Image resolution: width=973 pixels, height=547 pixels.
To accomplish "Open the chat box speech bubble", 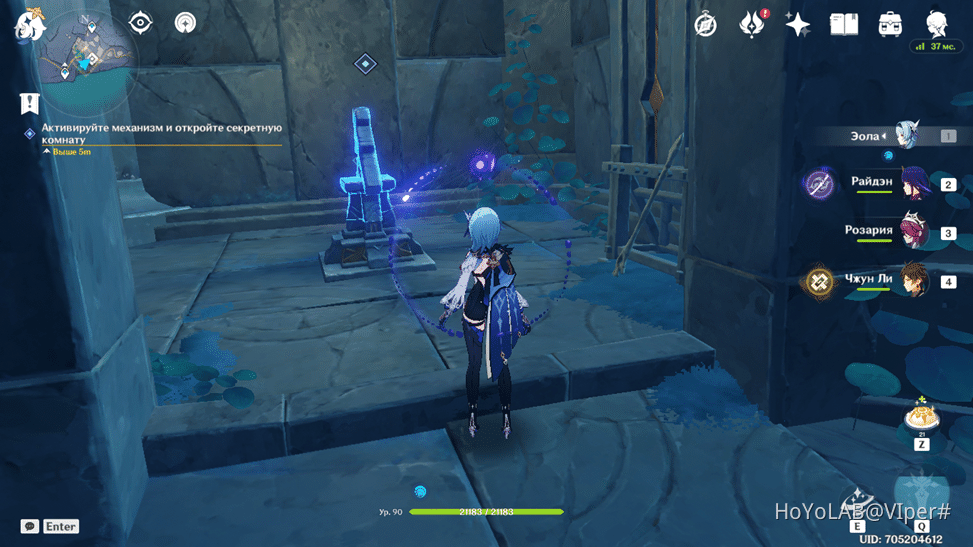I will point(30,526).
